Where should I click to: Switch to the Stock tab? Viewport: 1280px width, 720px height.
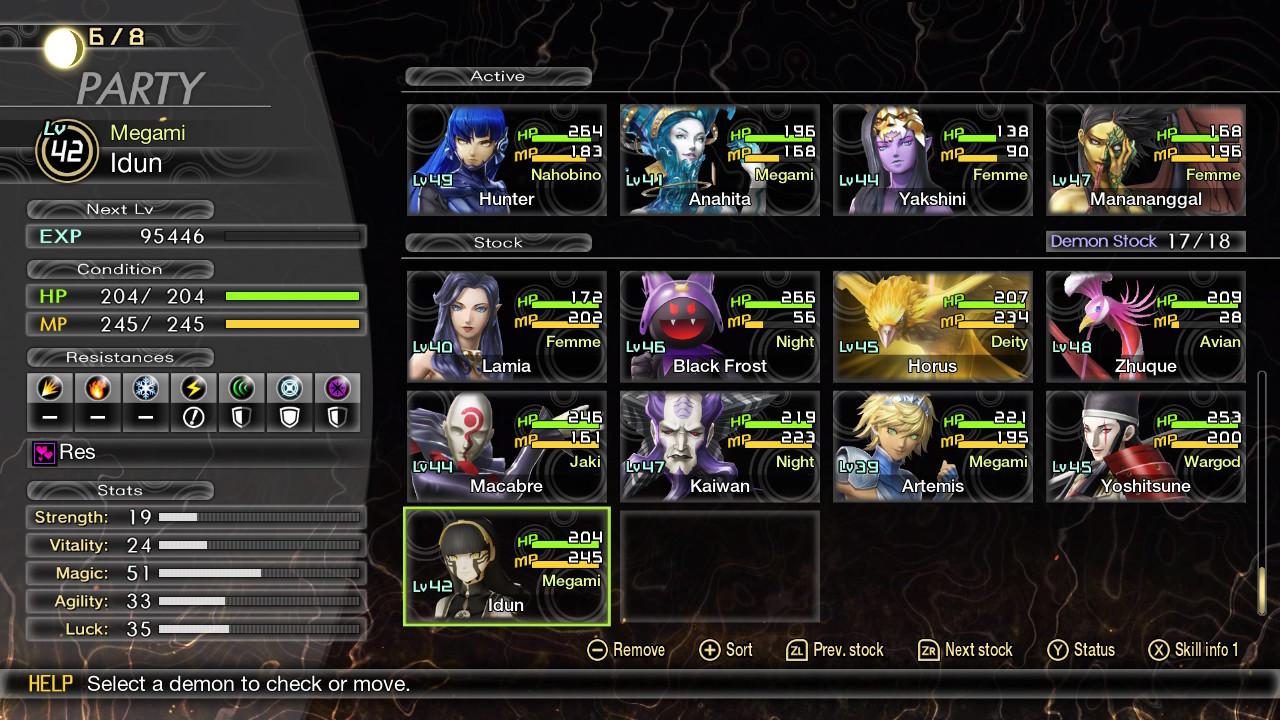497,242
